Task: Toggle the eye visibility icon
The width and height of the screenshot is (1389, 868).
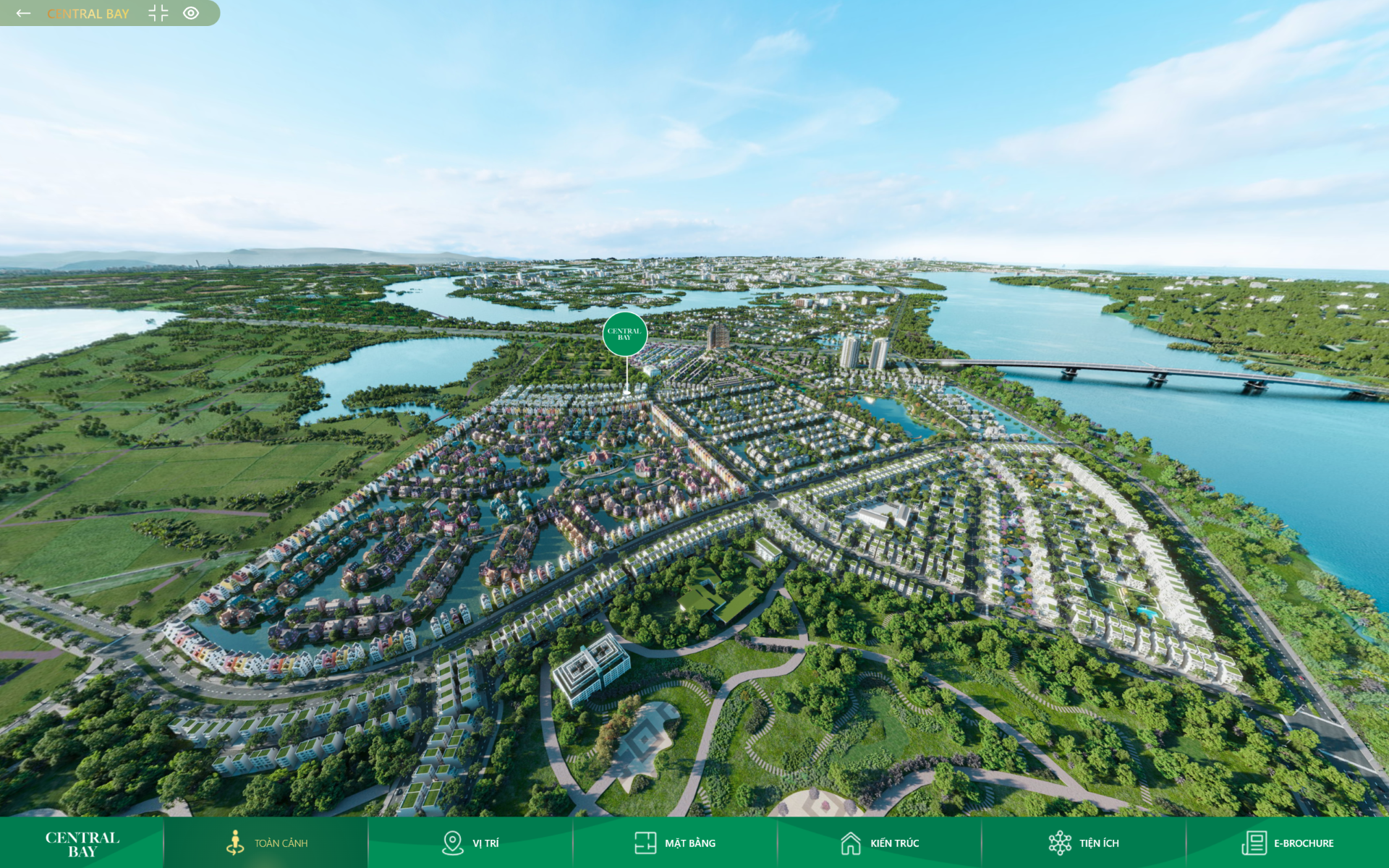Action: [x=191, y=13]
